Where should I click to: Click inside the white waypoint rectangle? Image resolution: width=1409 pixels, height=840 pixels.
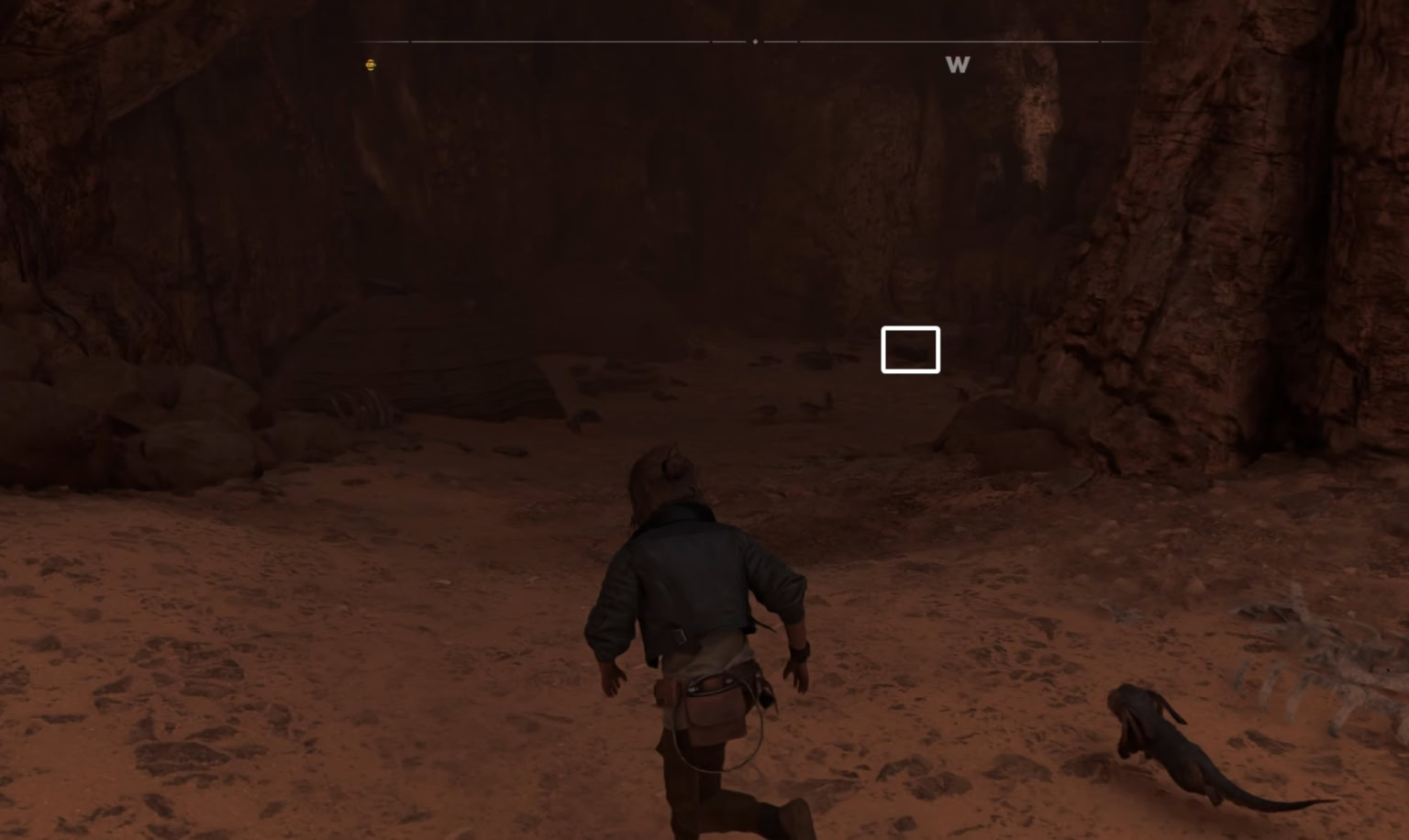(910, 349)
